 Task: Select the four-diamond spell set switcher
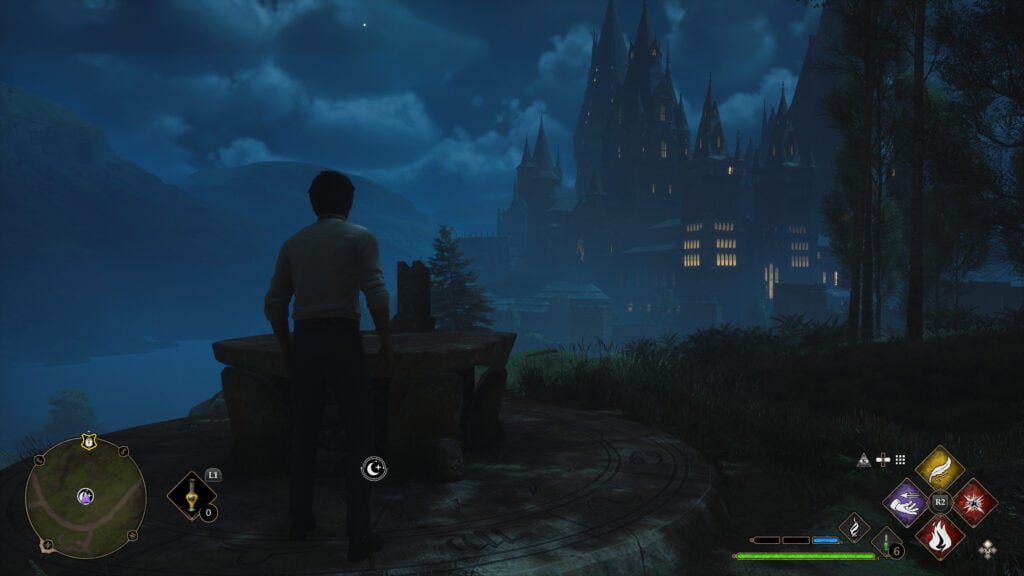click(988, 547)
